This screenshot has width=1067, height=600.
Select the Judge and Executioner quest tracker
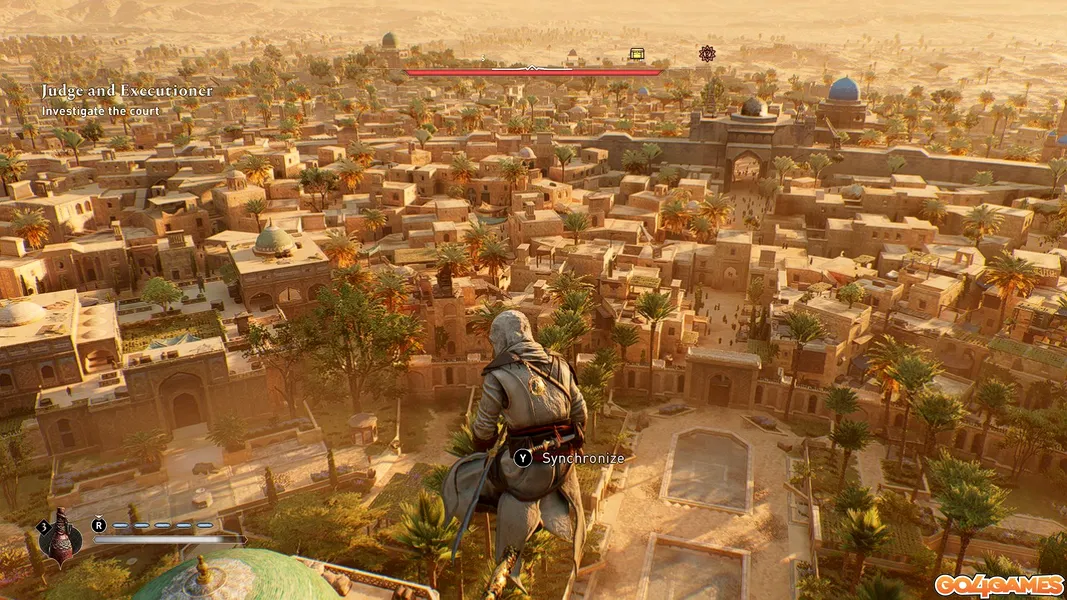127,91
